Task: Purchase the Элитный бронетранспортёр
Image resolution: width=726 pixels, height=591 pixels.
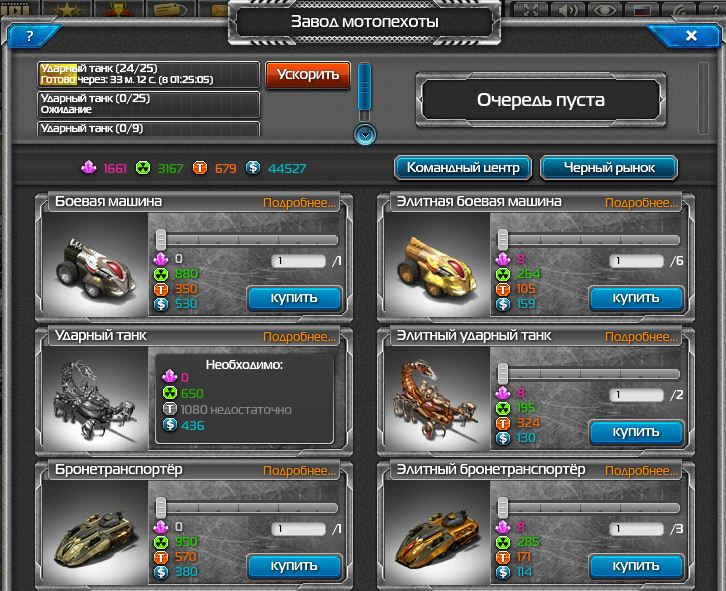Action: pyautogui.click(x=636, y=566)
